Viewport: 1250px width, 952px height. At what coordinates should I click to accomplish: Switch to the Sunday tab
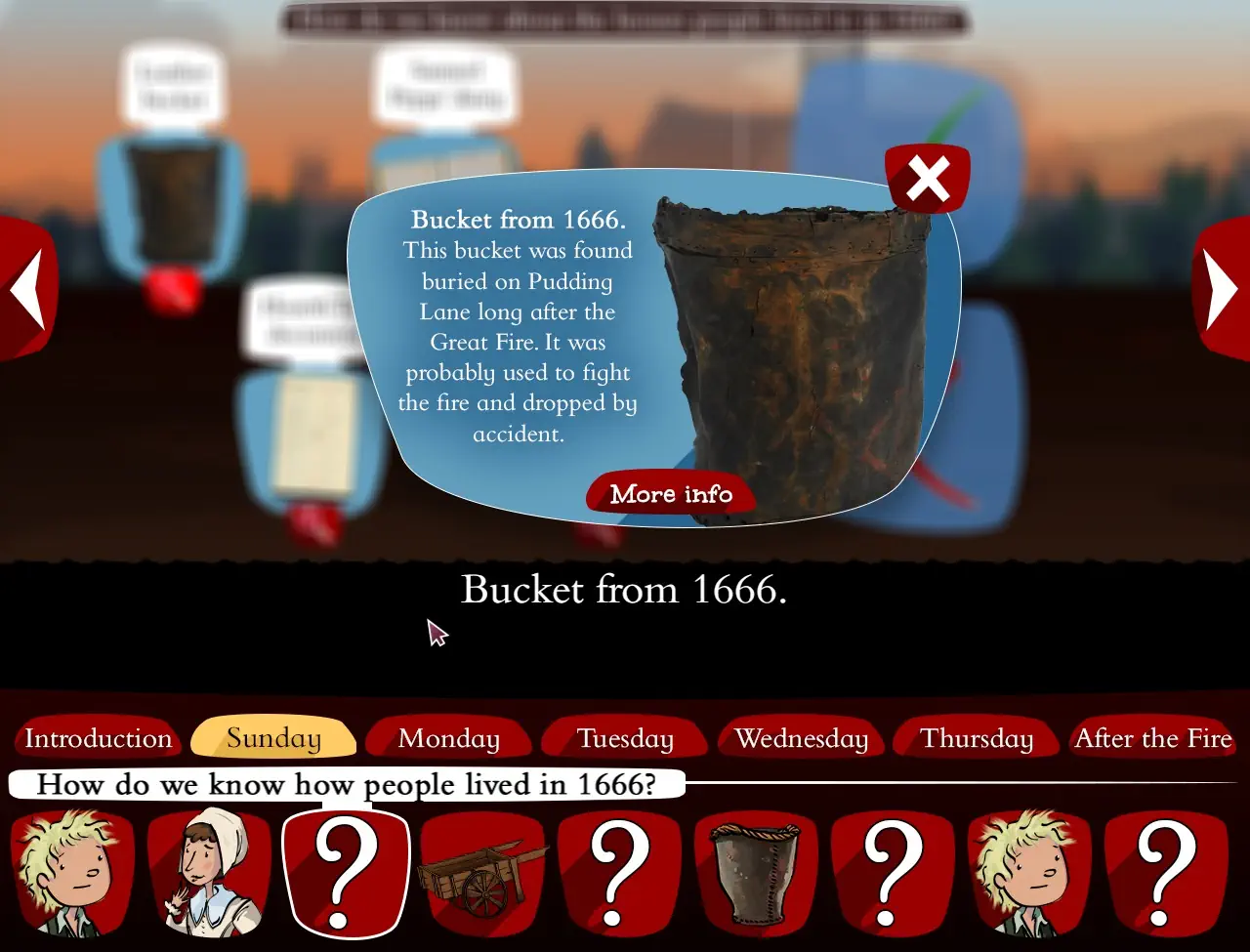[272, 739]
